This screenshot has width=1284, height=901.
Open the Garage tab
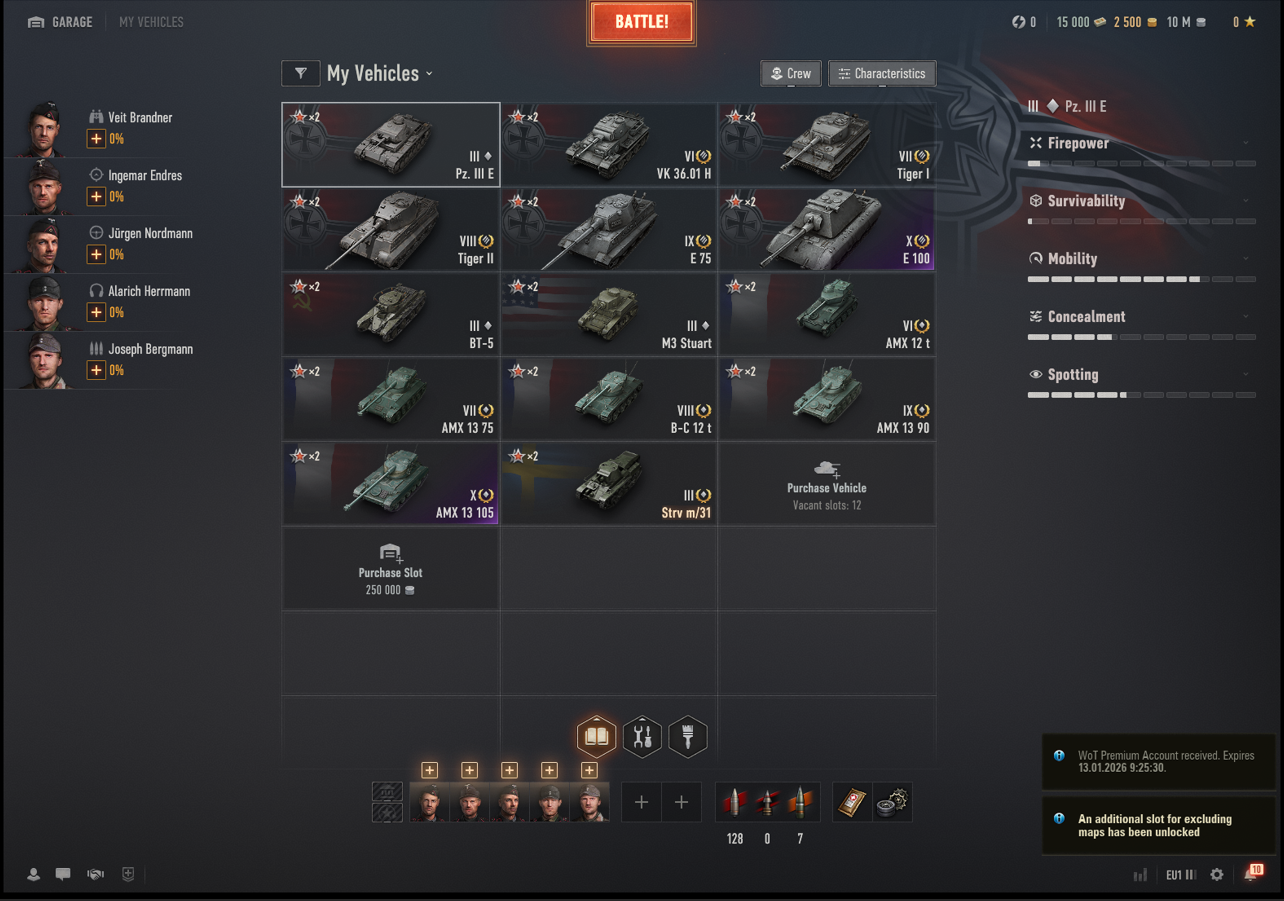61,22
